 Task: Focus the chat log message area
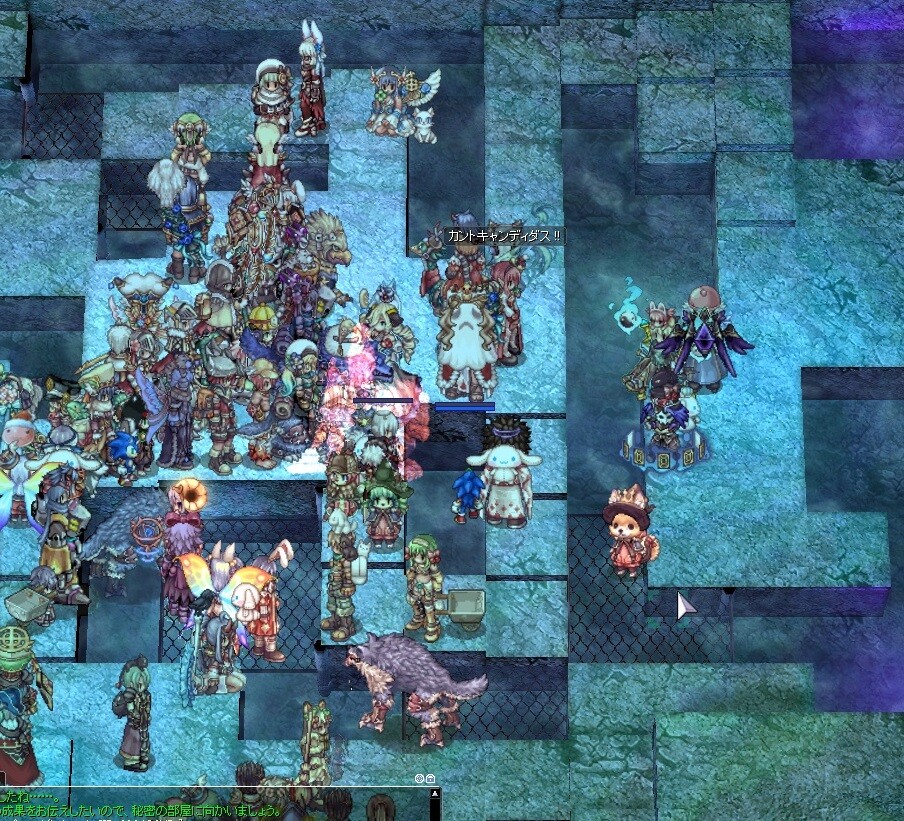[x=200, y=804]
